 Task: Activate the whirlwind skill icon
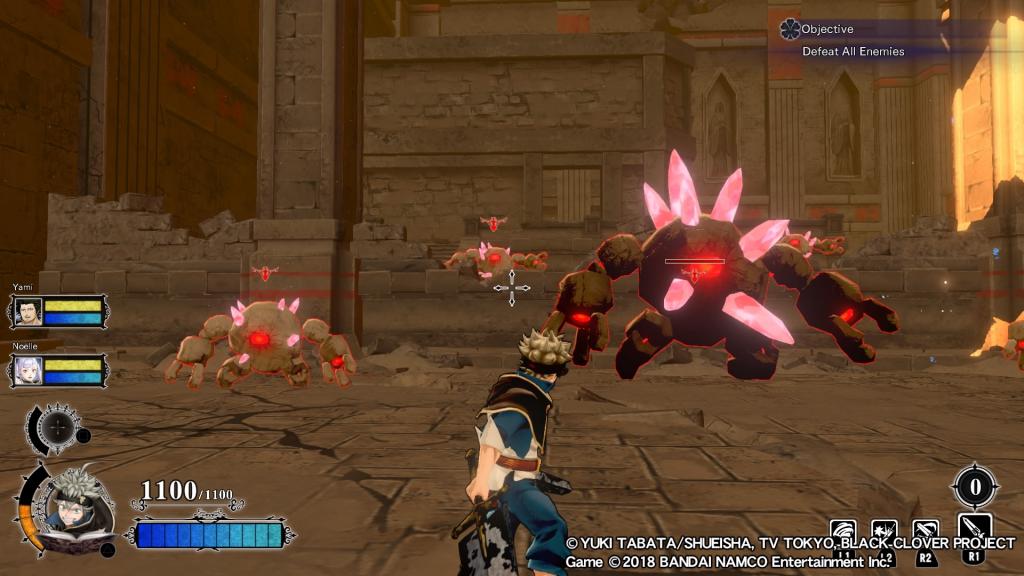(843, 531)
